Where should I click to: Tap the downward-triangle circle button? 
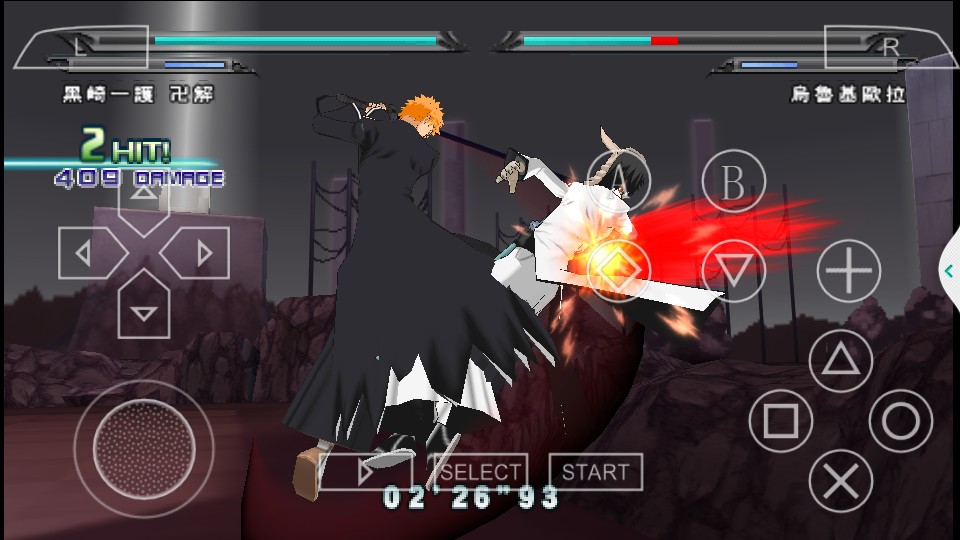733,270
